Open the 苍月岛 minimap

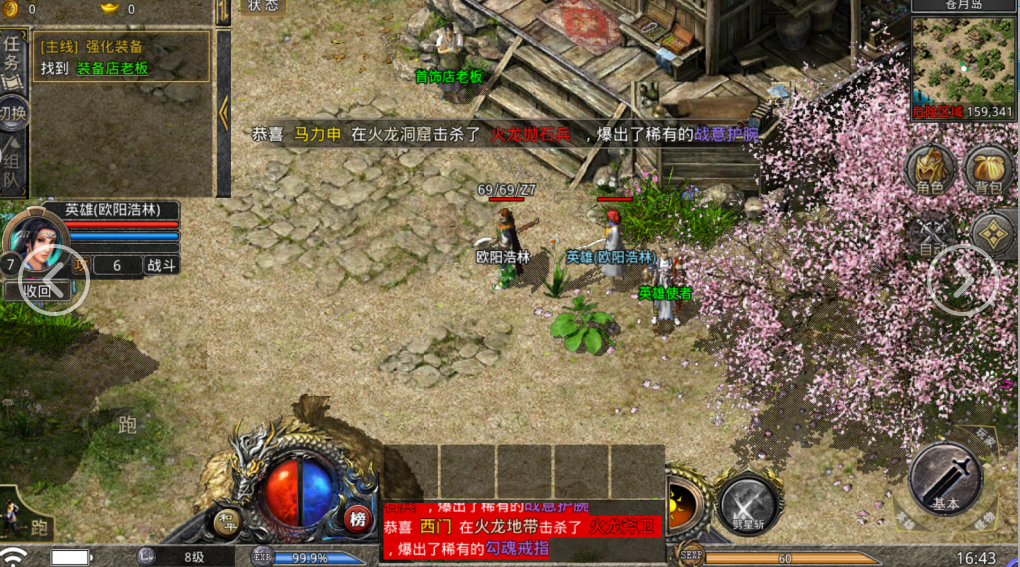(x=964, y=58)
